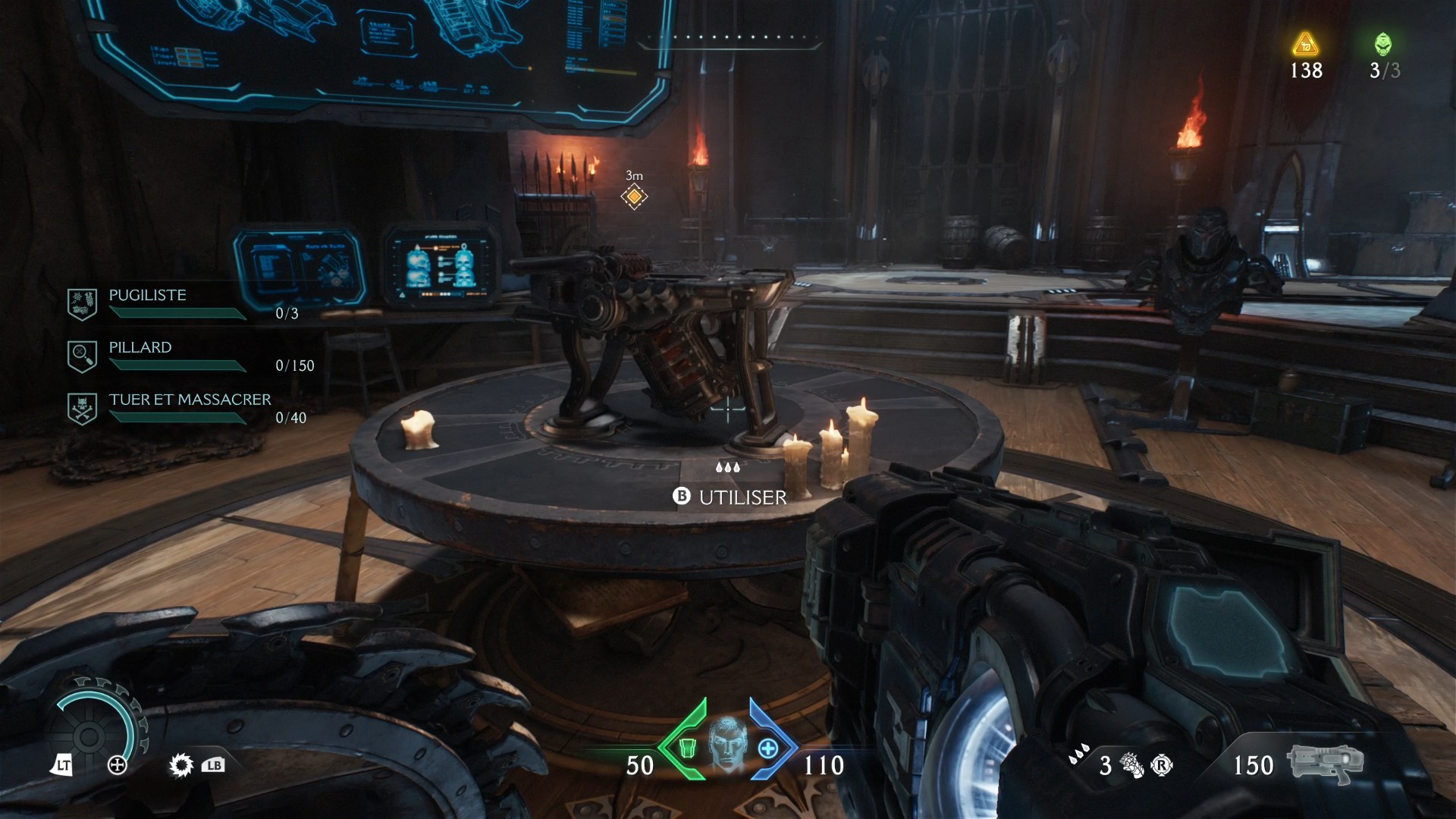This screenshot has height=819, width=1456.
Task: Click the gold currency icon
Action: (x=1305, y=44)
